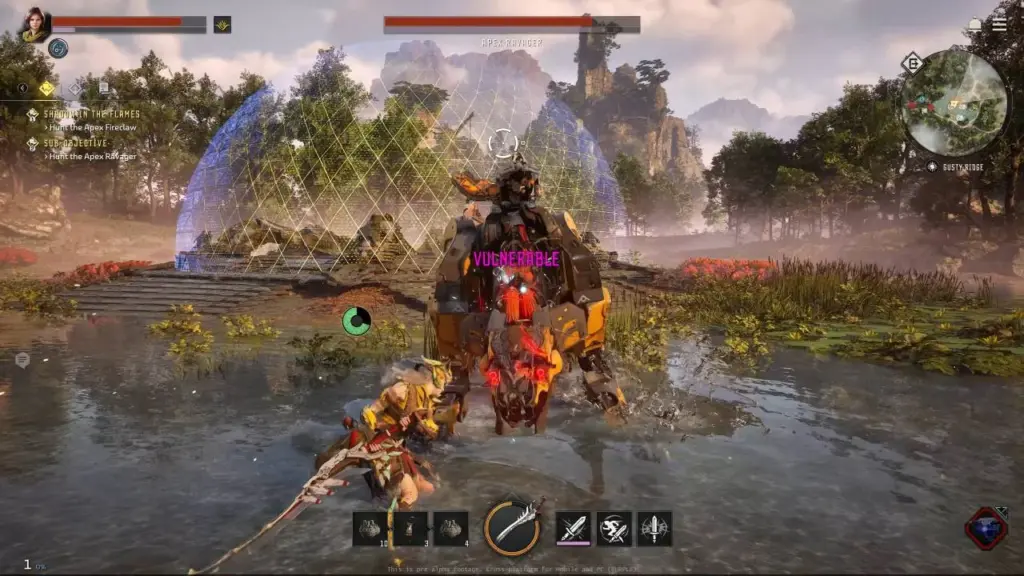Open the circular Gusty Ridge minimap
1024x576 pixels.
point(954,103)
